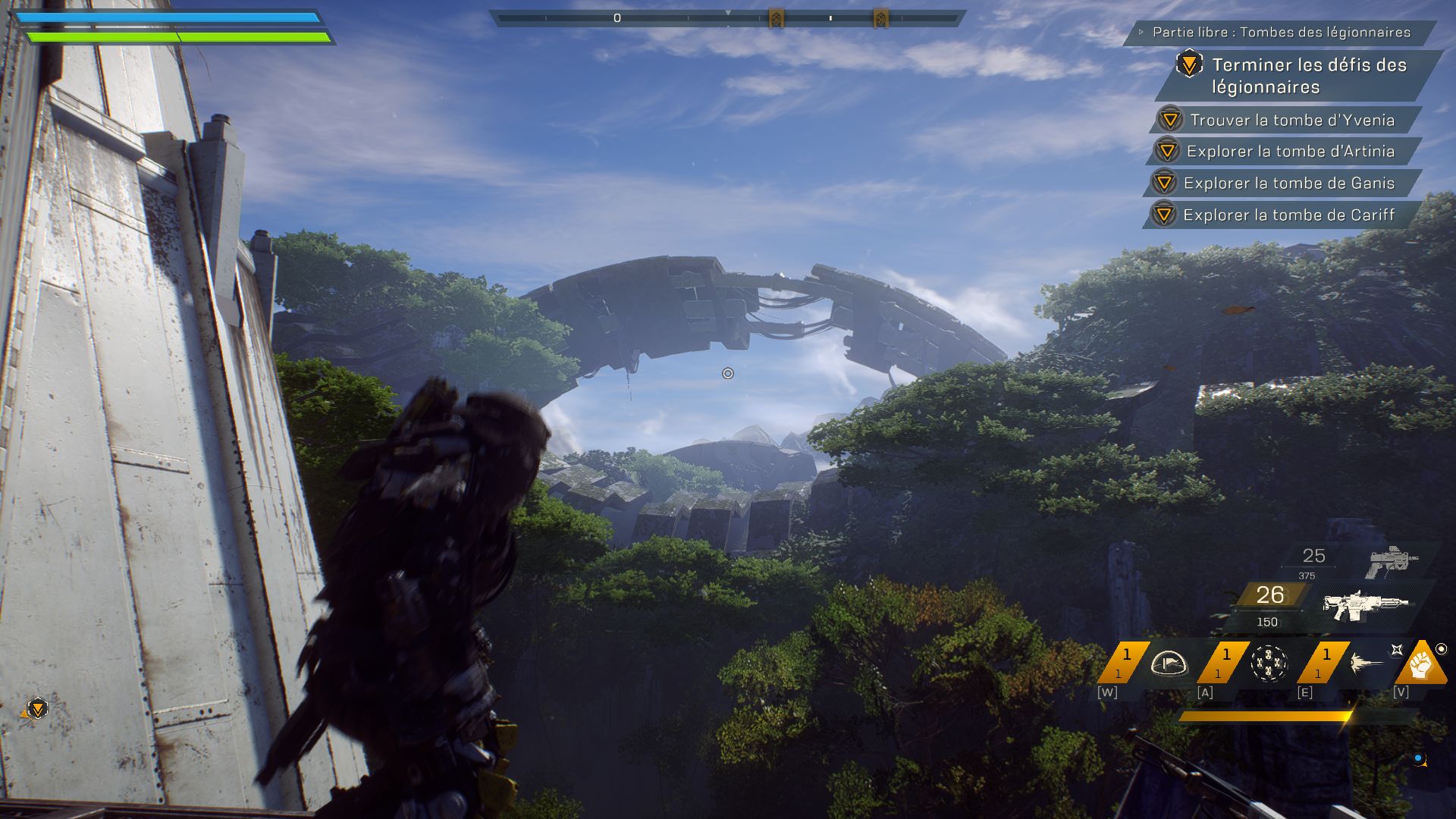Select the equipped assault rifle icon

1366,606
